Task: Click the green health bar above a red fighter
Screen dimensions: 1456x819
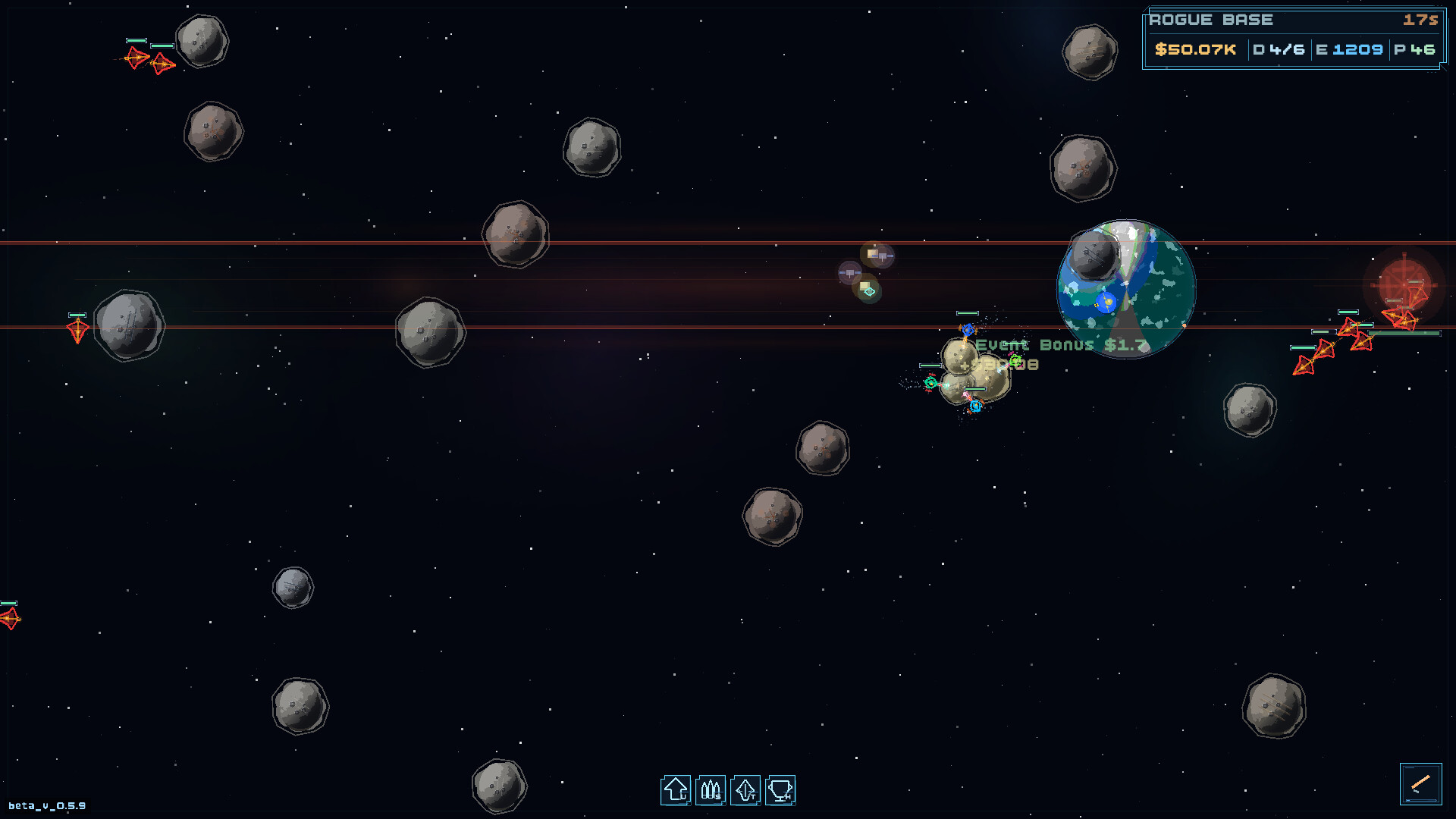Action: click(136, 40)
